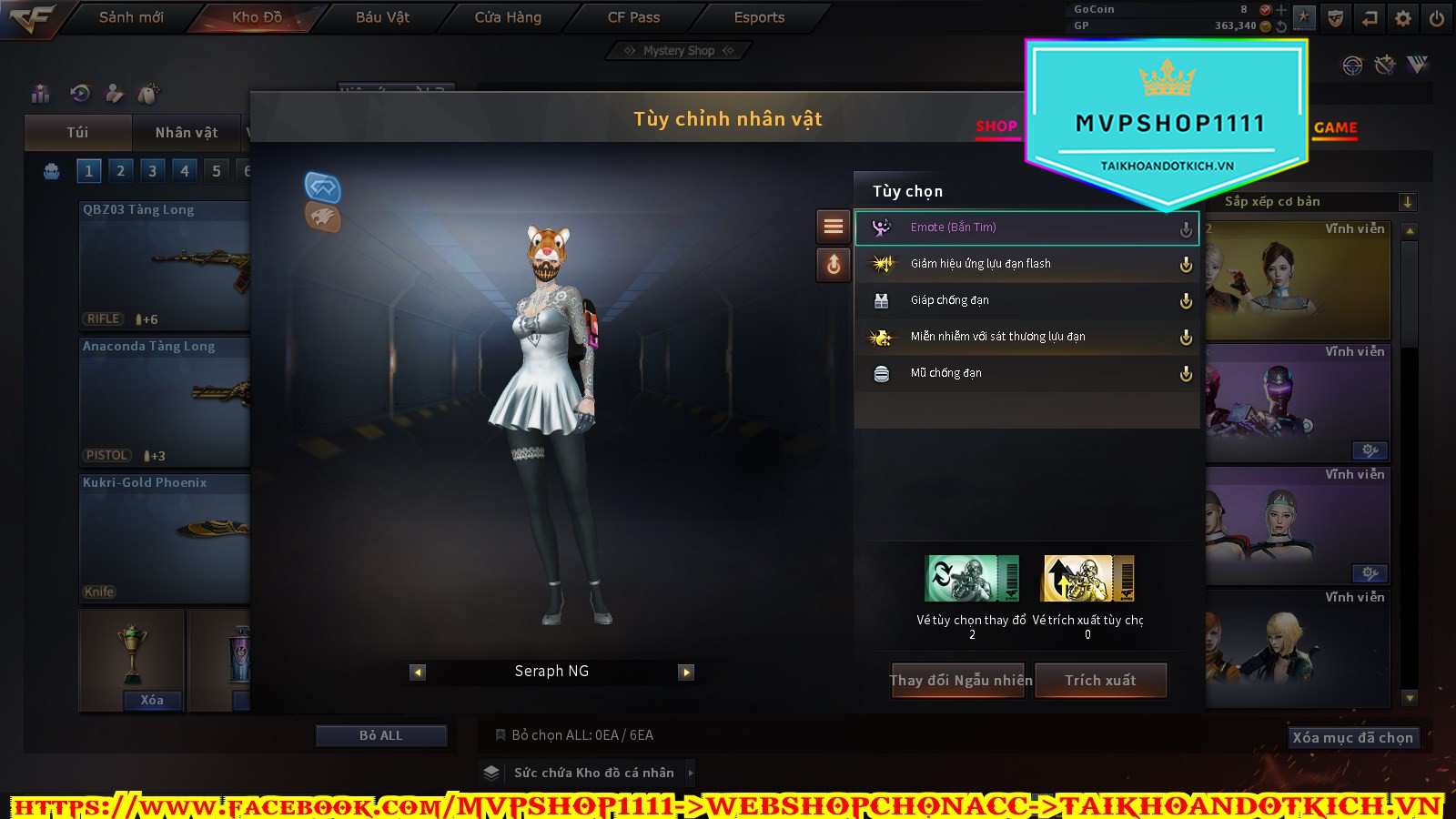Open the Esports tab
The width and height of the screenshot is (1456, 819).
[759, 17]
